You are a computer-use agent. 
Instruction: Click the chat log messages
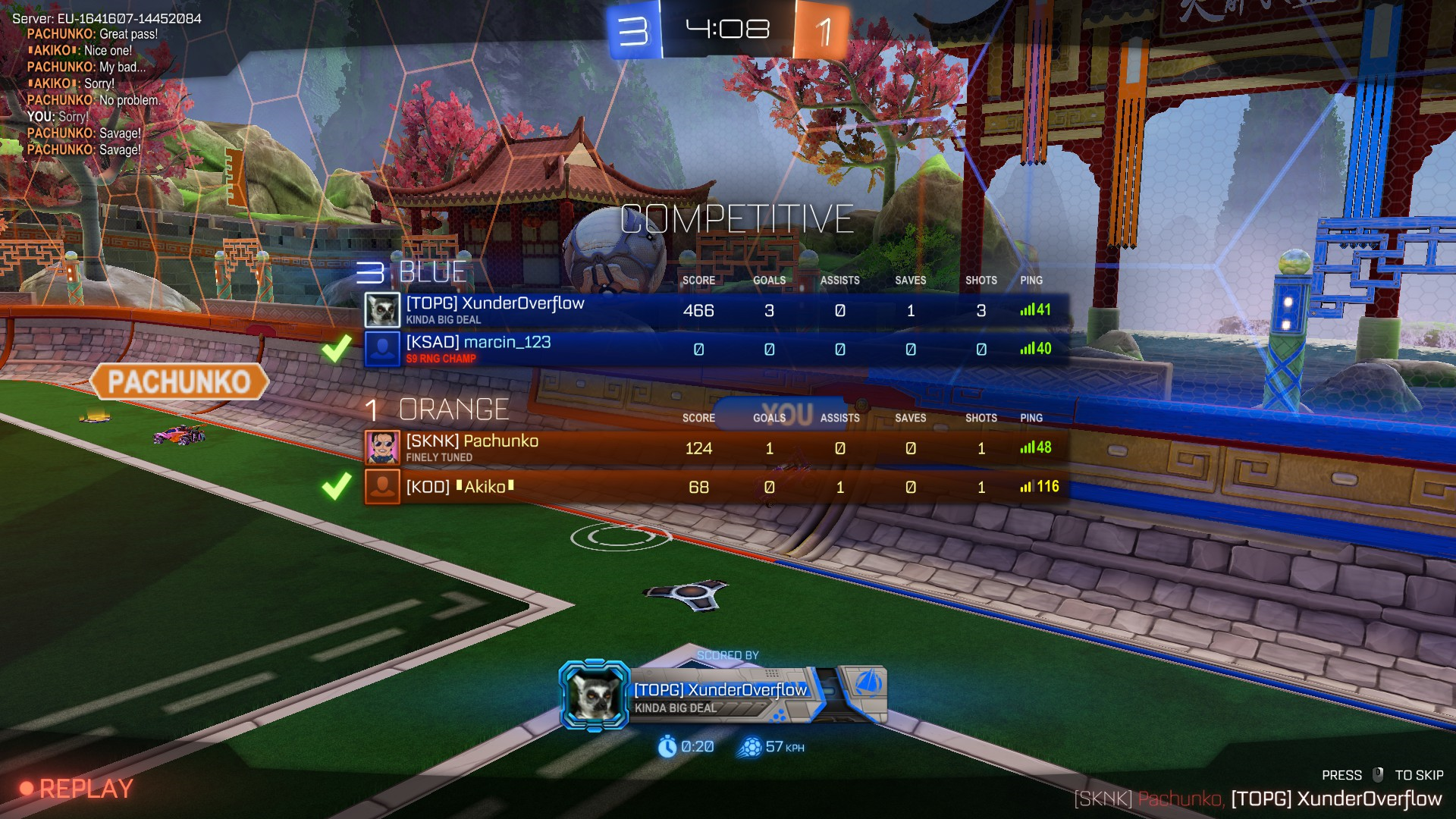click(93, 92)
